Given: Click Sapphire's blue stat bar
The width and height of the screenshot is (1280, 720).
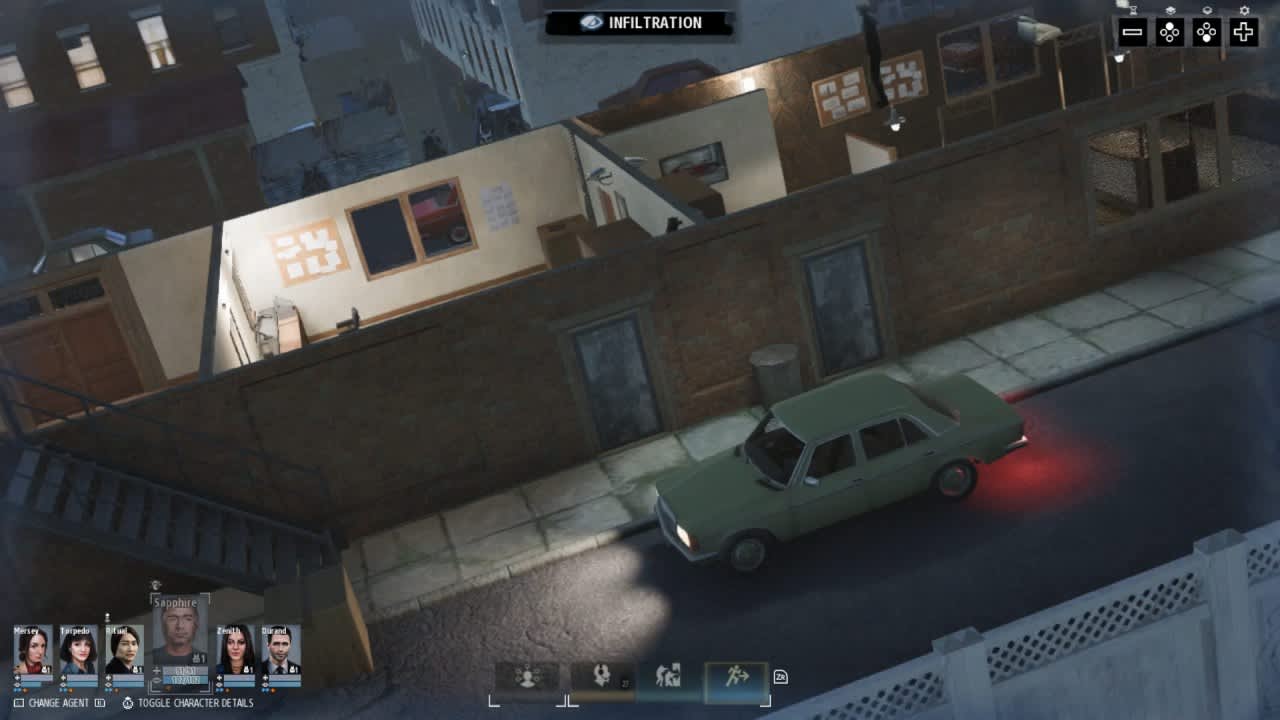Looking at the screenshot, I should tap(187, 678).
